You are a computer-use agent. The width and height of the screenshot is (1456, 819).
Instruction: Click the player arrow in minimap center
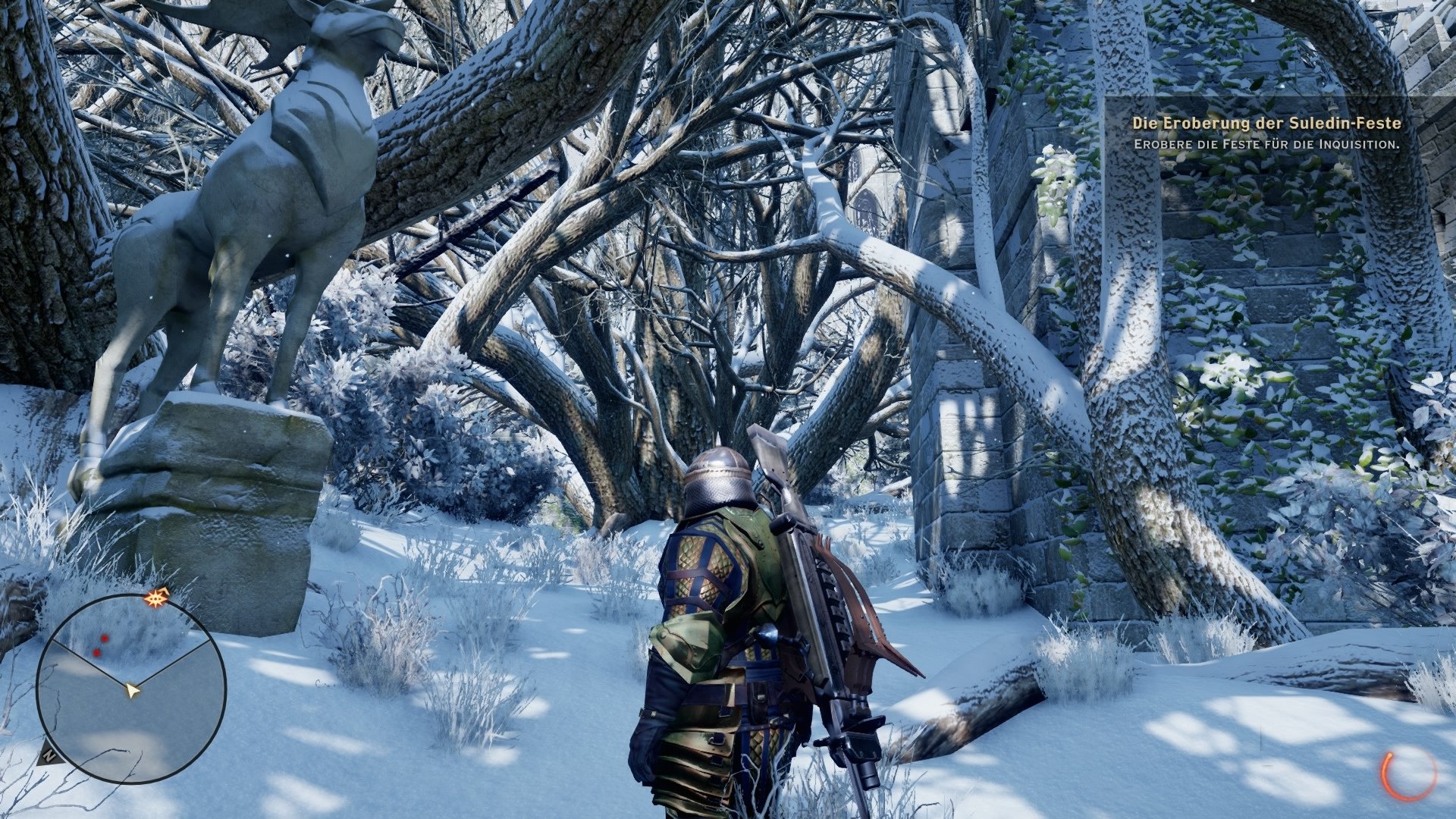(x=133, y=690)
